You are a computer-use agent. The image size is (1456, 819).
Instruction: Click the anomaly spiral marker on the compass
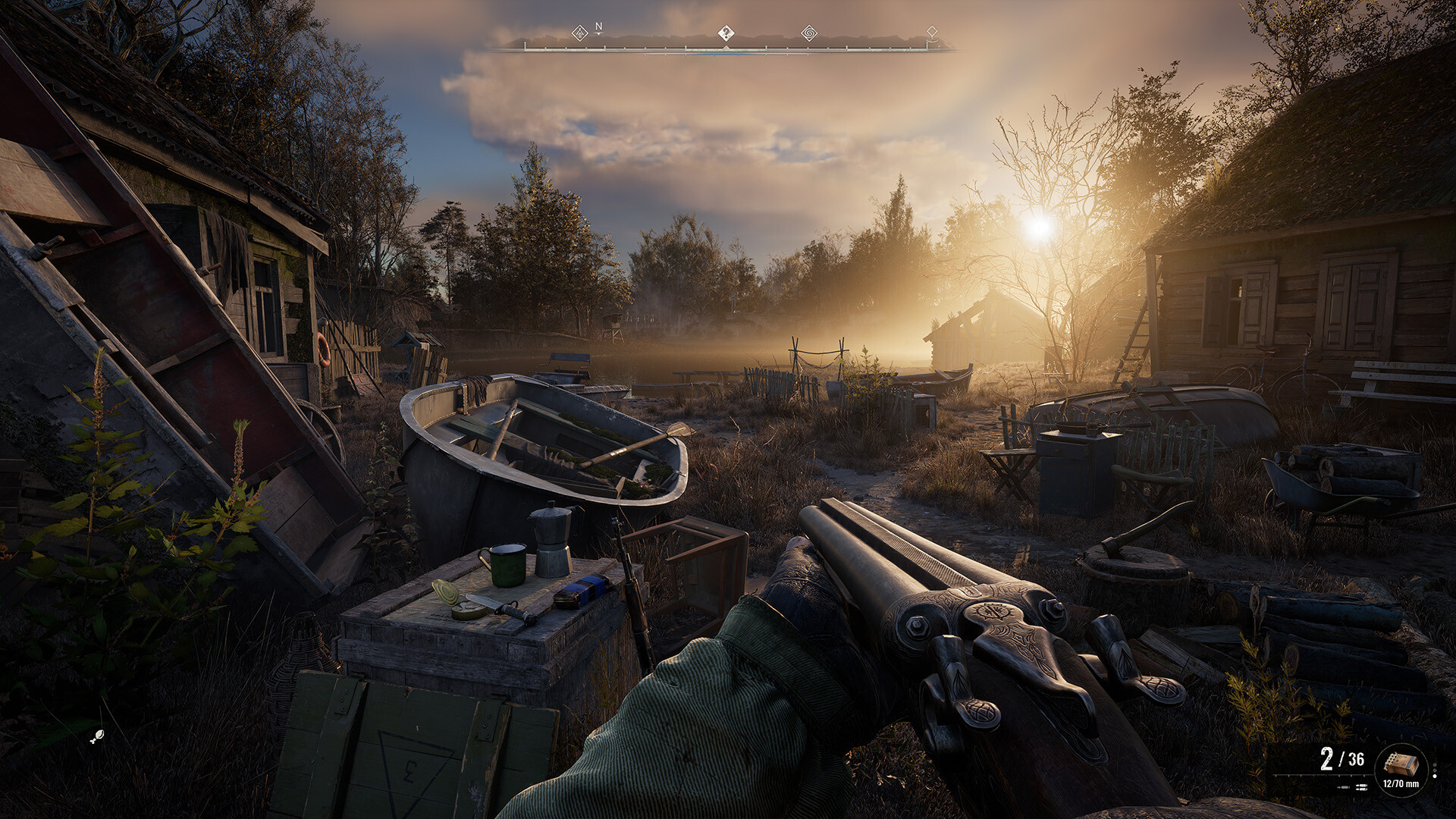[808, 33]
